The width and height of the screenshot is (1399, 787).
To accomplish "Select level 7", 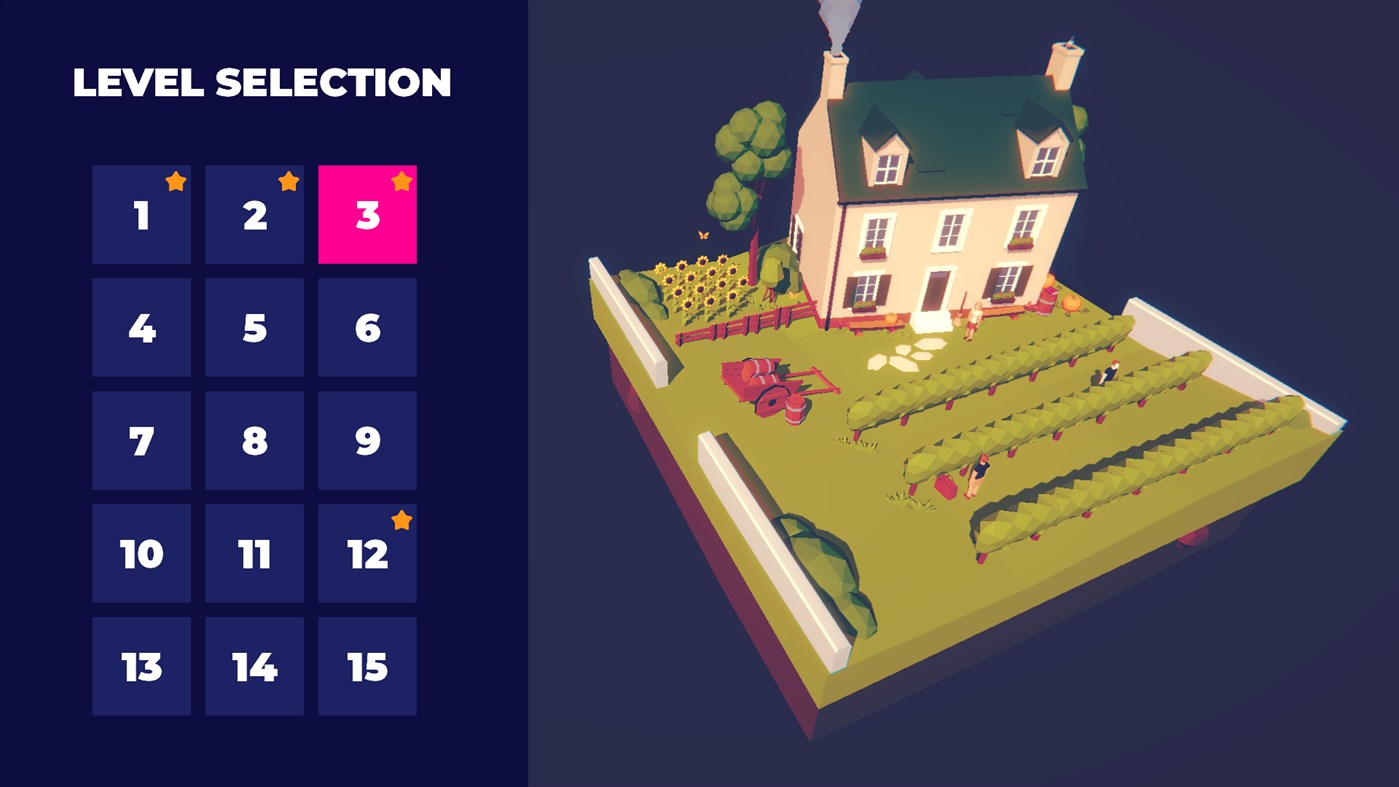I will point(141,439).
